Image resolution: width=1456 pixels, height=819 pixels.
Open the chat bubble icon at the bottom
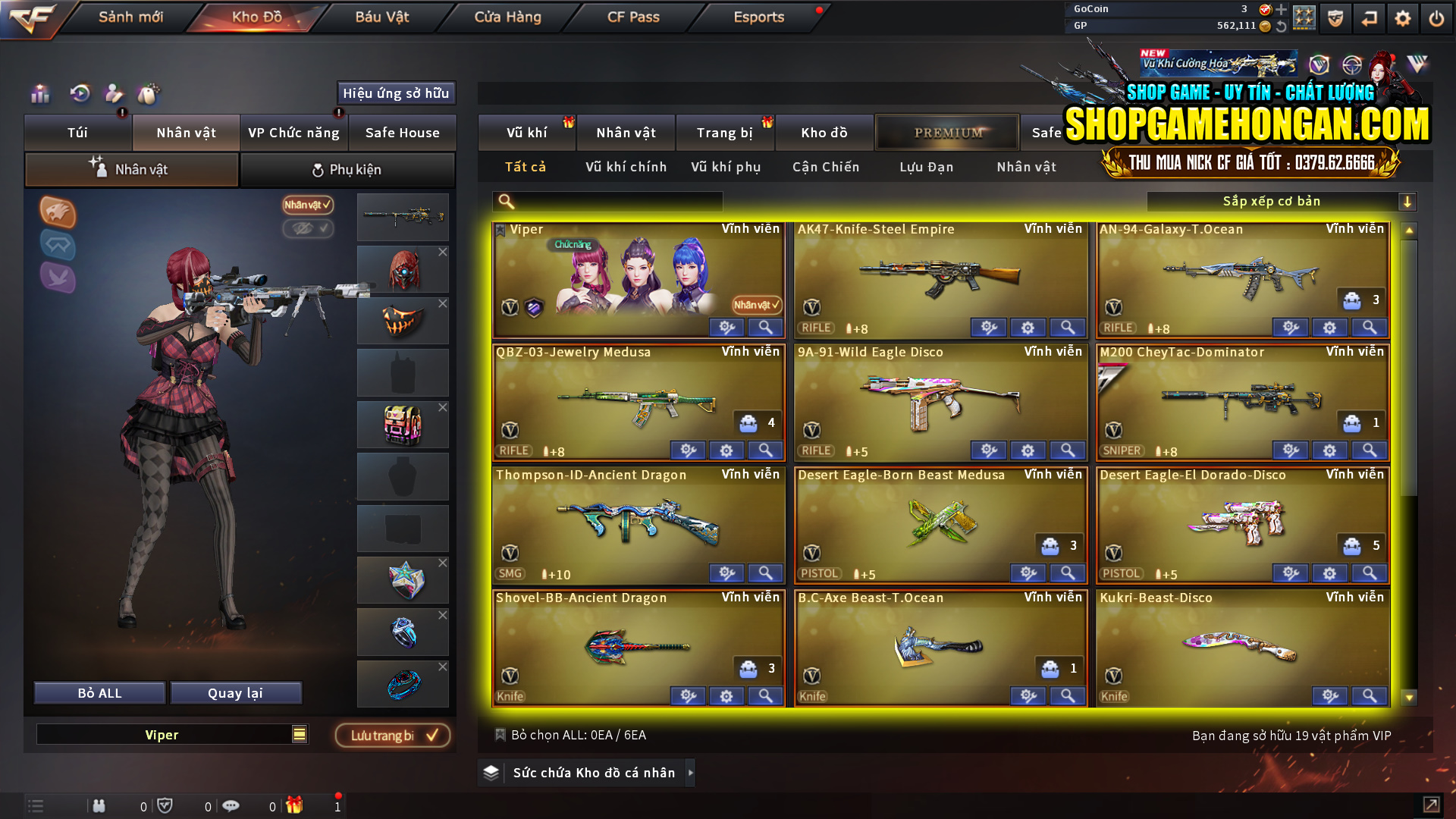click(x=231, y=805)
